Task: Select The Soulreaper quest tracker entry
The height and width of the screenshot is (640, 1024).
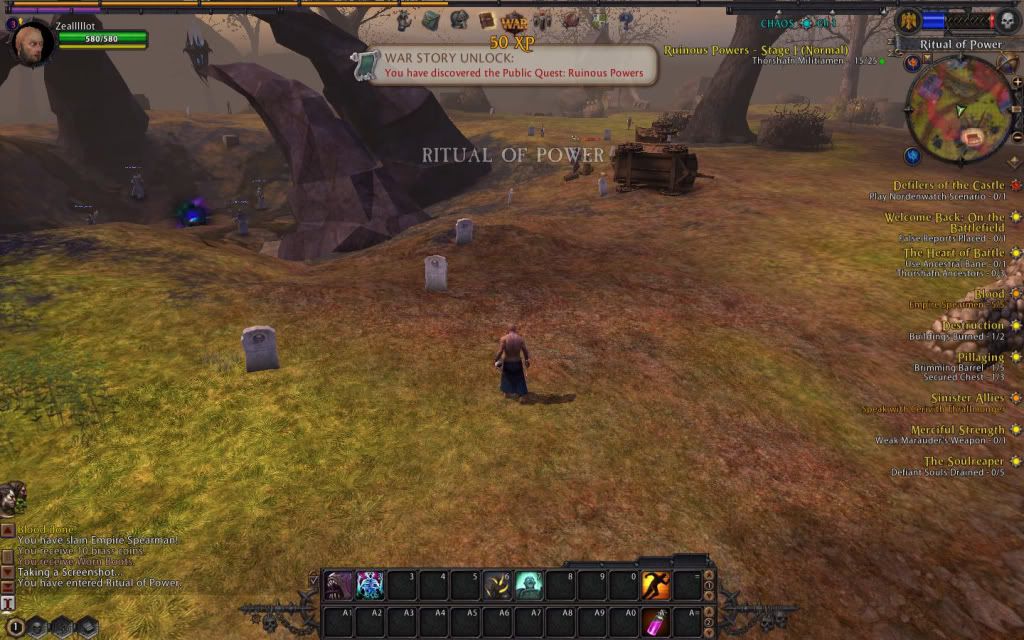Action: tap(963, 461)
